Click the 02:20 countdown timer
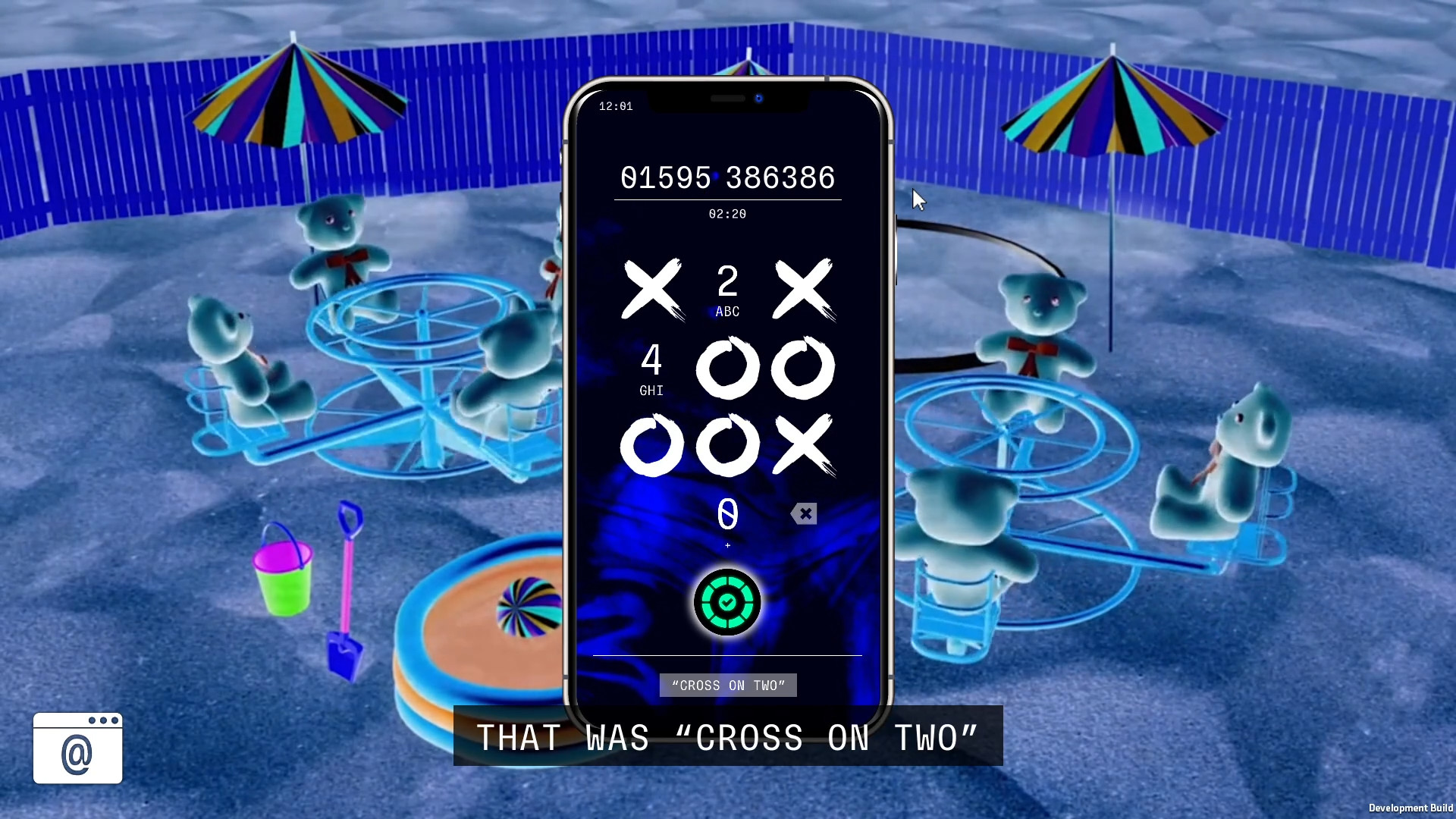Image resolution: width=1456 pixels, height=819 pixels. click(726, 213)
